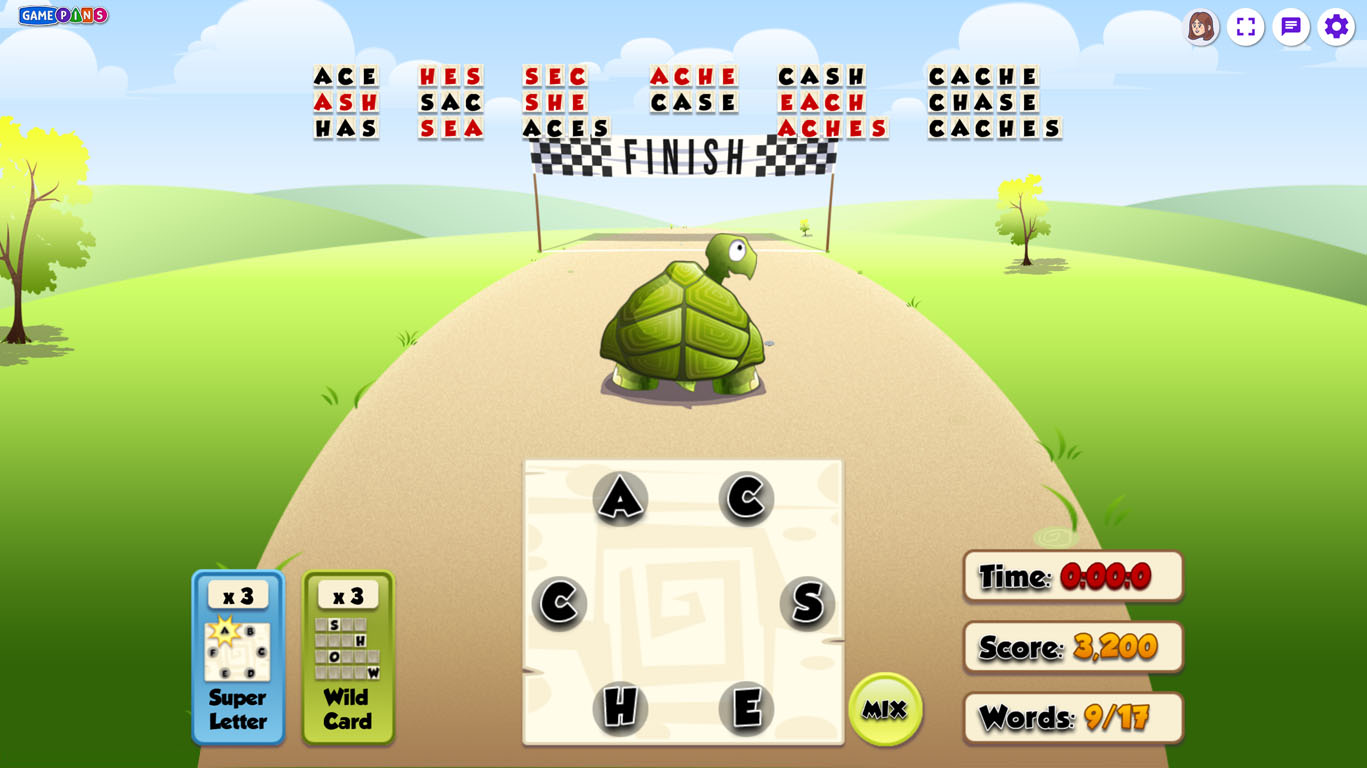This screenshot has width=1367, height=768.
Task: Select the letter S tile
Action: [x=807, y=603]
